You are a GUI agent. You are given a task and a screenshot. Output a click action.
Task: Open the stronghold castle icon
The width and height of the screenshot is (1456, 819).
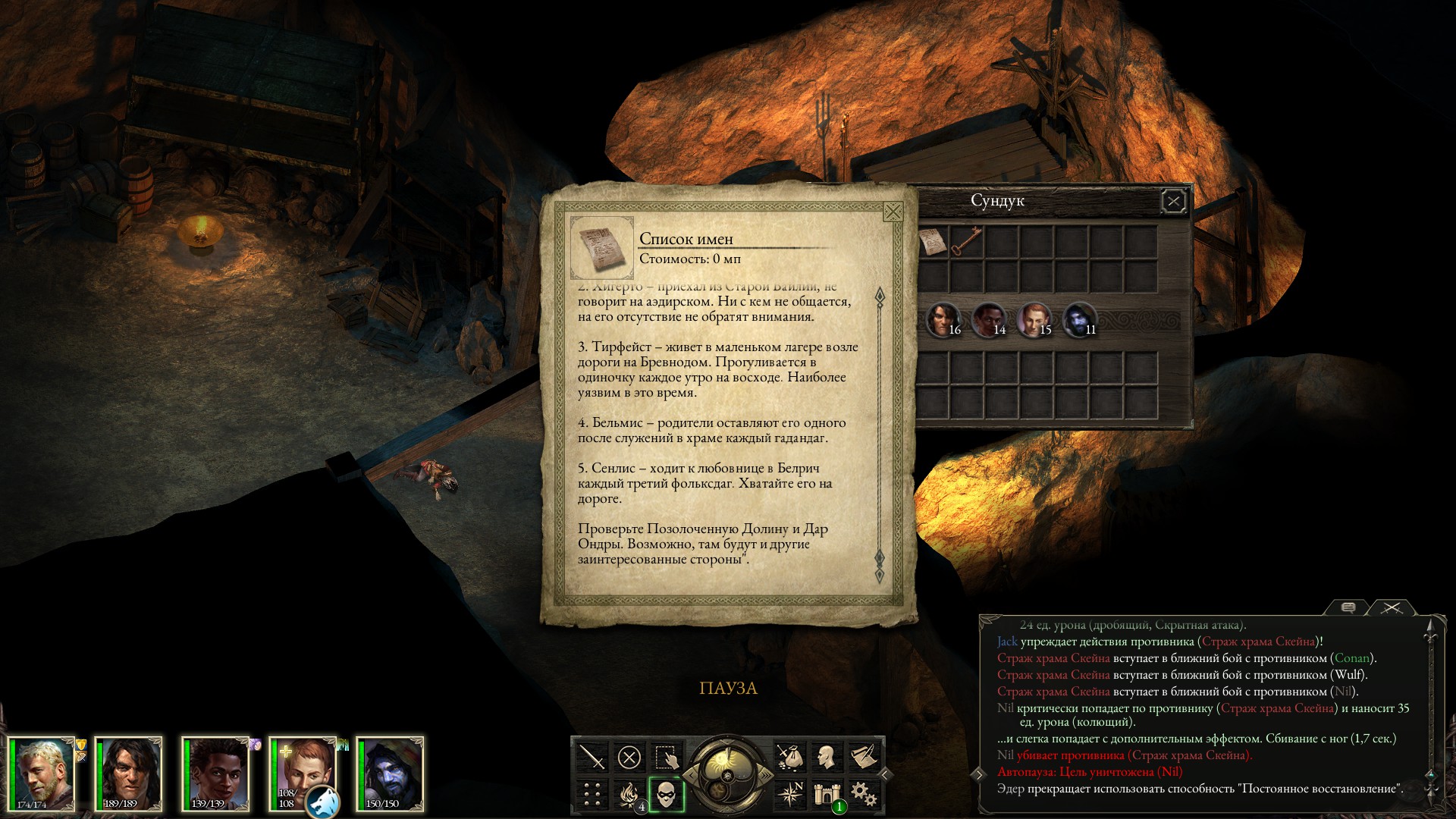(827, 794)
